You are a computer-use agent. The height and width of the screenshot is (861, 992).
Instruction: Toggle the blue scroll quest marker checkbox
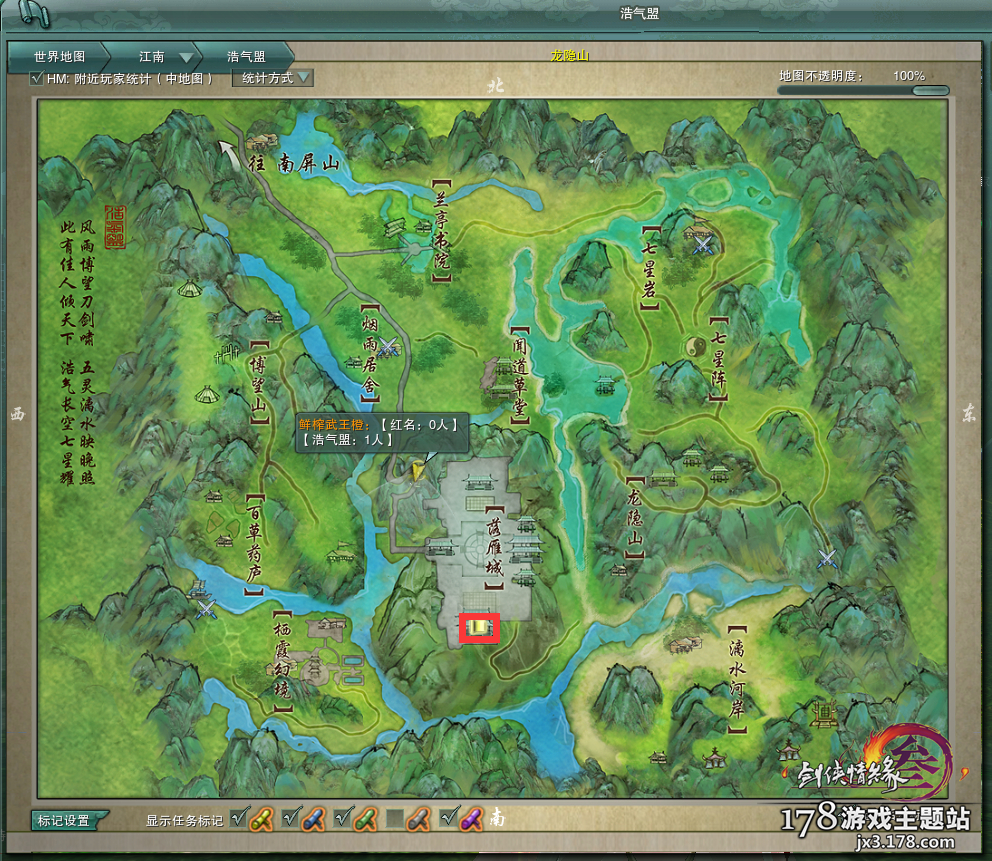tap(291, 819)
